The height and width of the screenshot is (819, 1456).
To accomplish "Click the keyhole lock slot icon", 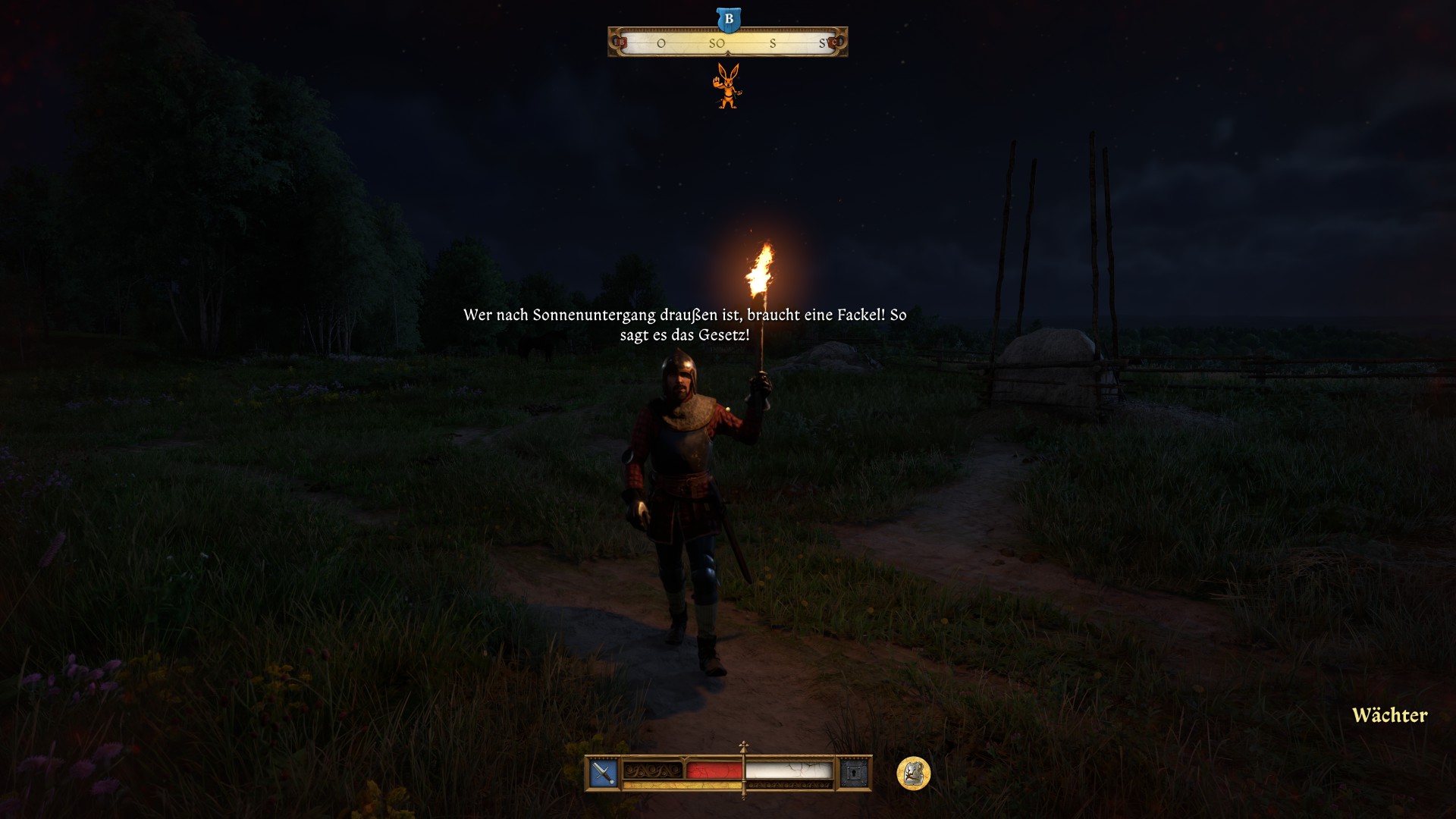I will click(854, 773).
